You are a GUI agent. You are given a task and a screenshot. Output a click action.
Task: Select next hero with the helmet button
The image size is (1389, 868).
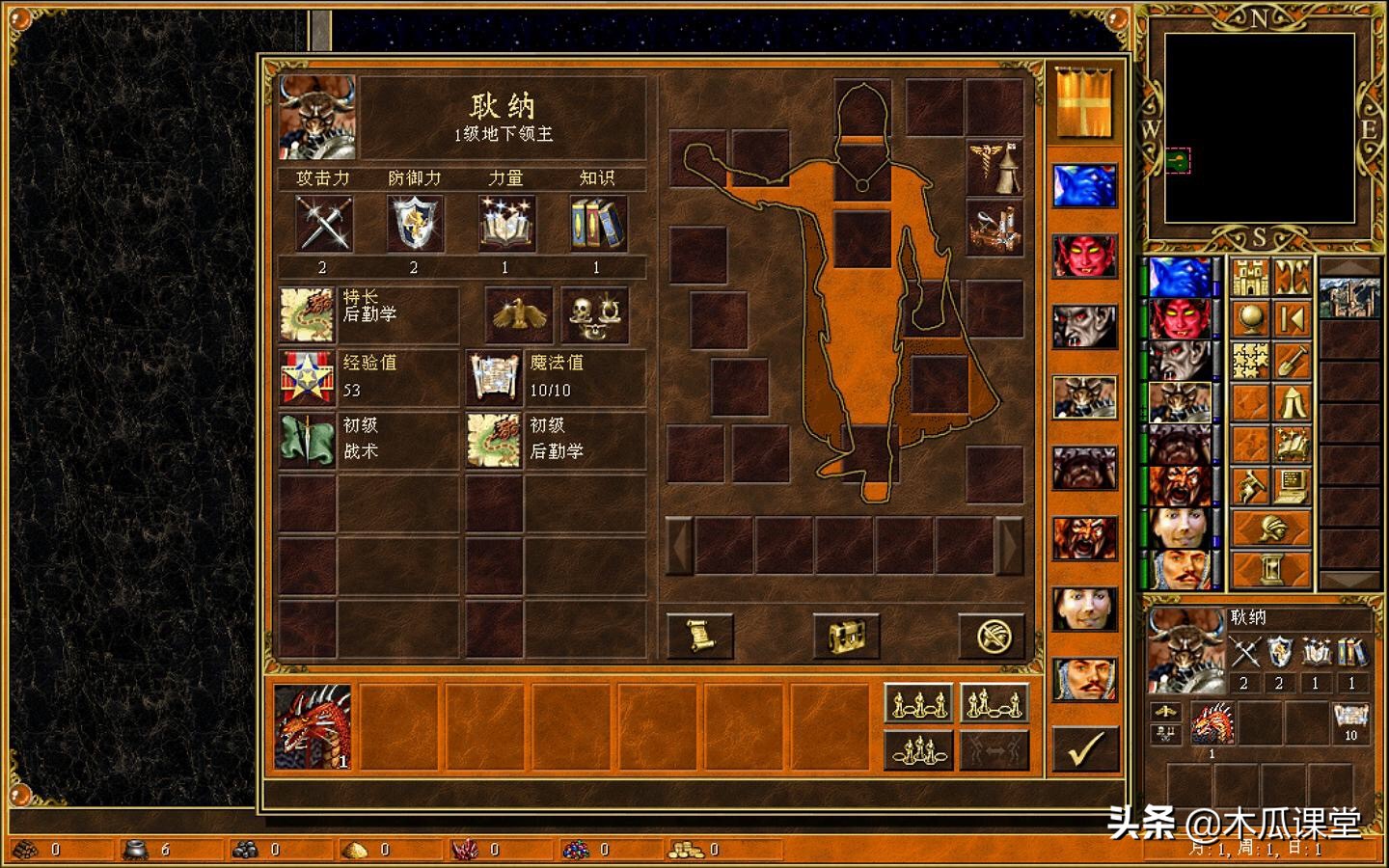pyautogui.click(x=1271, y=529)
